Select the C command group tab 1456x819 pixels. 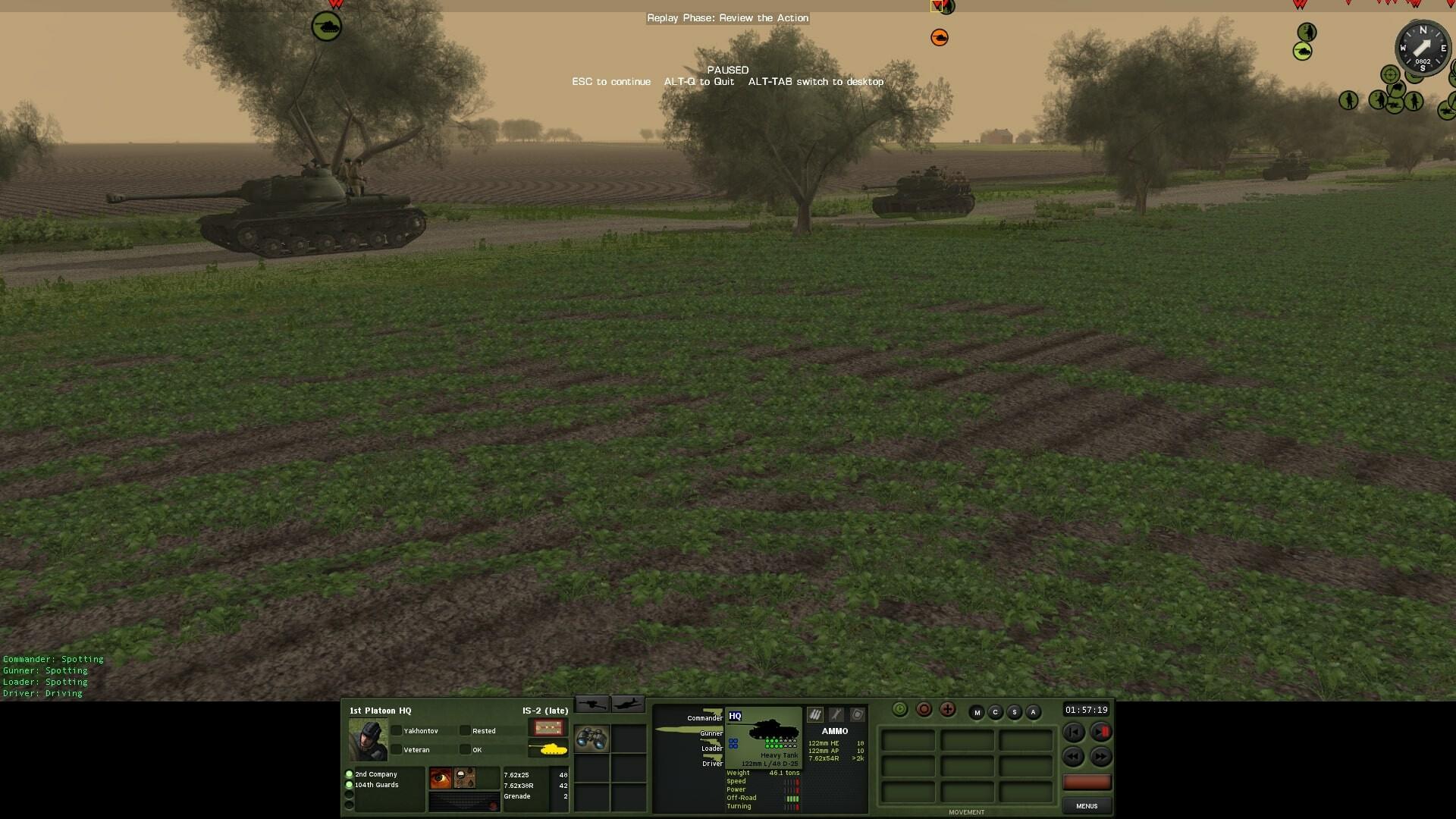pos(996,712)
